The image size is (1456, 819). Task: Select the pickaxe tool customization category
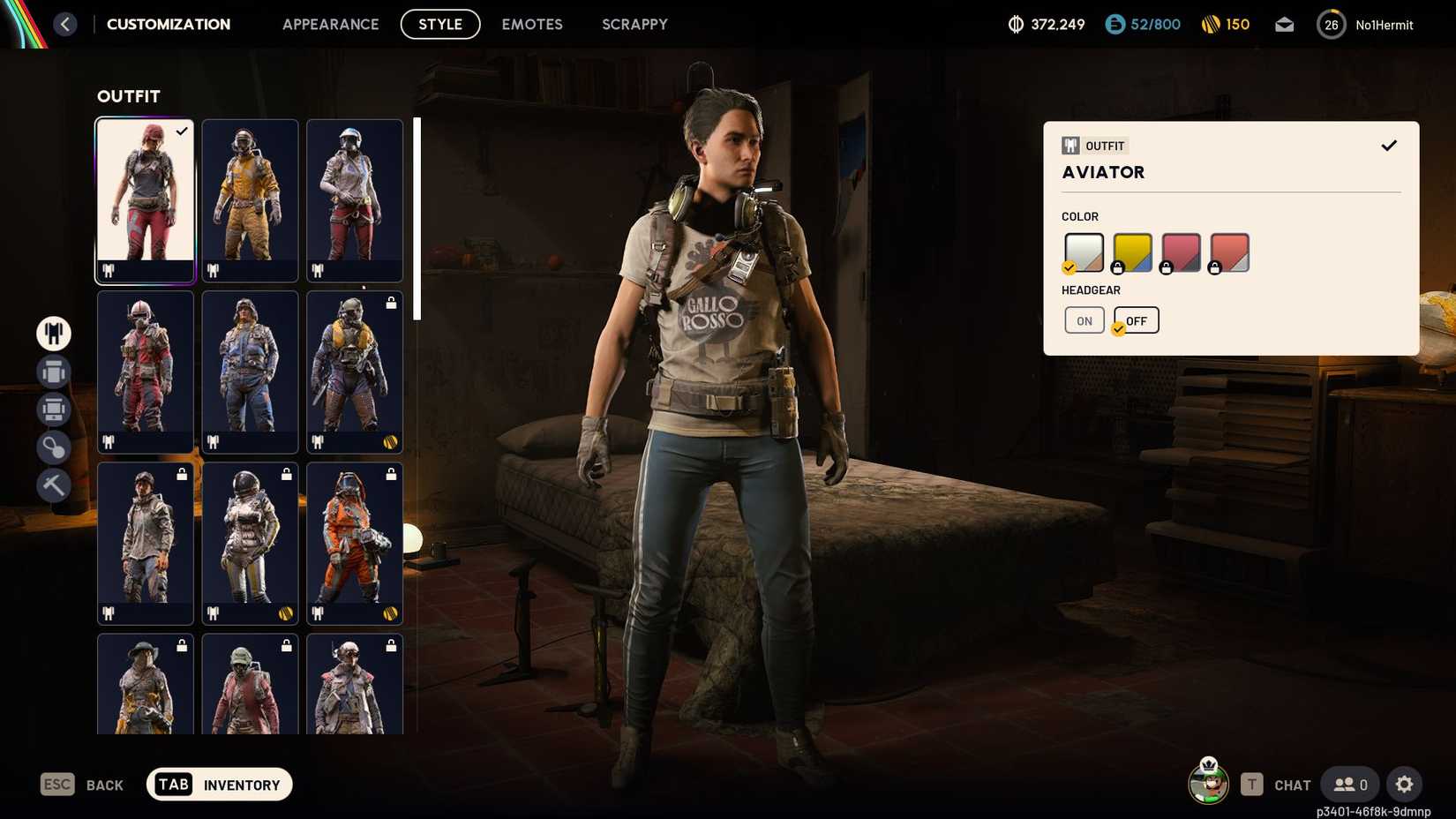pos(53,485)
